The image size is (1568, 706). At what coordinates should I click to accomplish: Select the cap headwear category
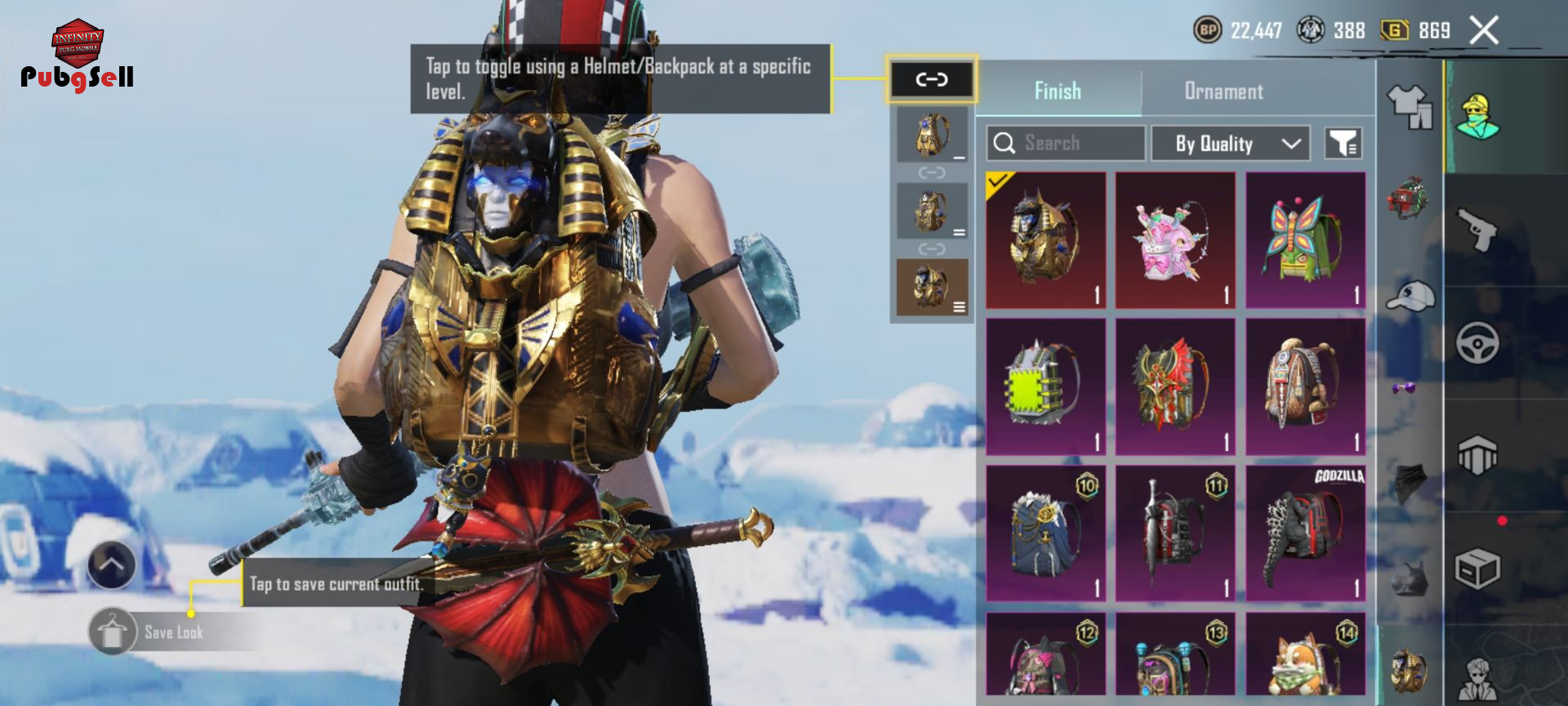coord(1411,296)
